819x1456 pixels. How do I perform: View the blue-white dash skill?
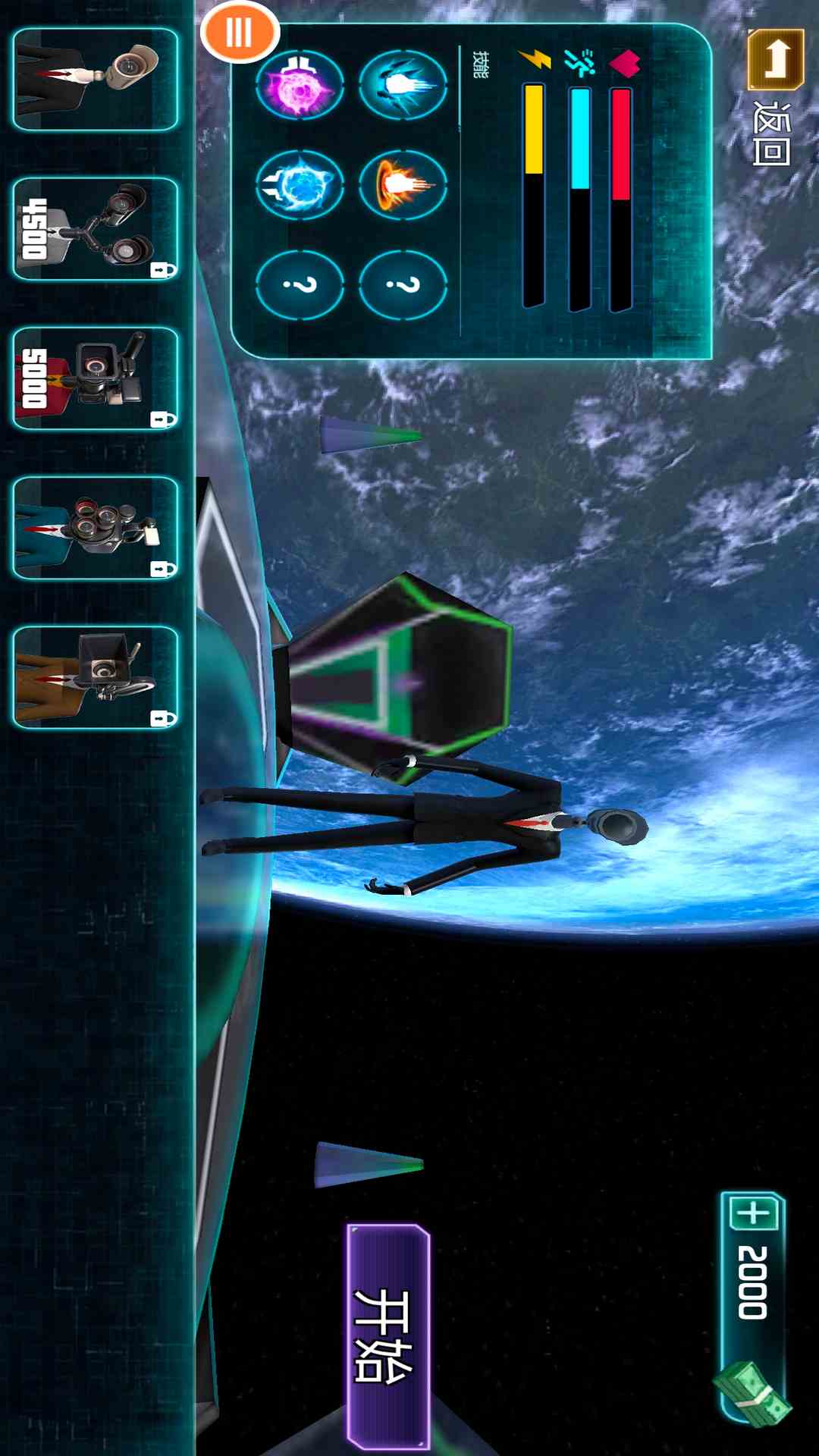[x=403, y=84]
